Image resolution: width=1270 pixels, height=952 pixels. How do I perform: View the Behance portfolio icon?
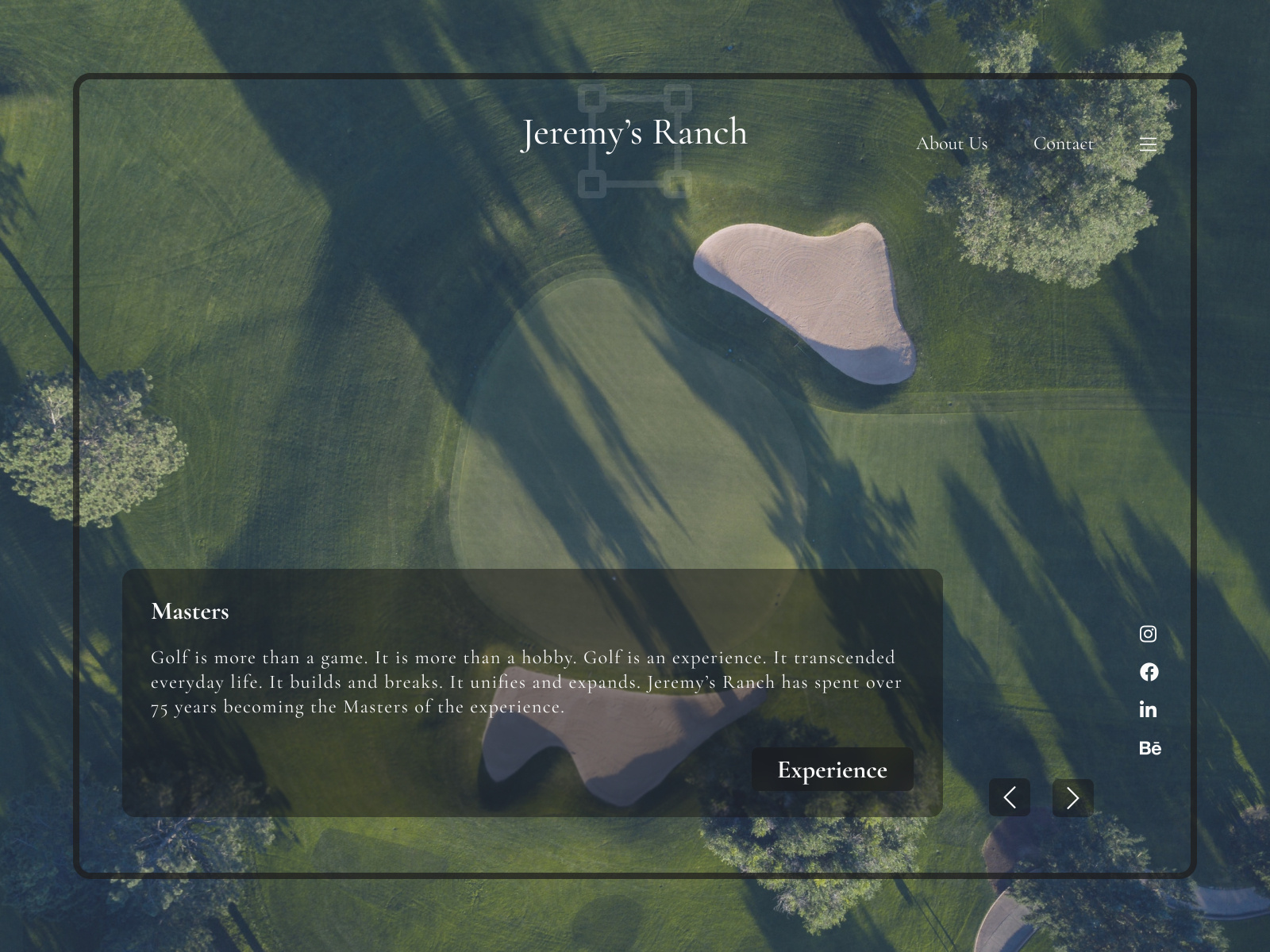tap(1150, 747)
